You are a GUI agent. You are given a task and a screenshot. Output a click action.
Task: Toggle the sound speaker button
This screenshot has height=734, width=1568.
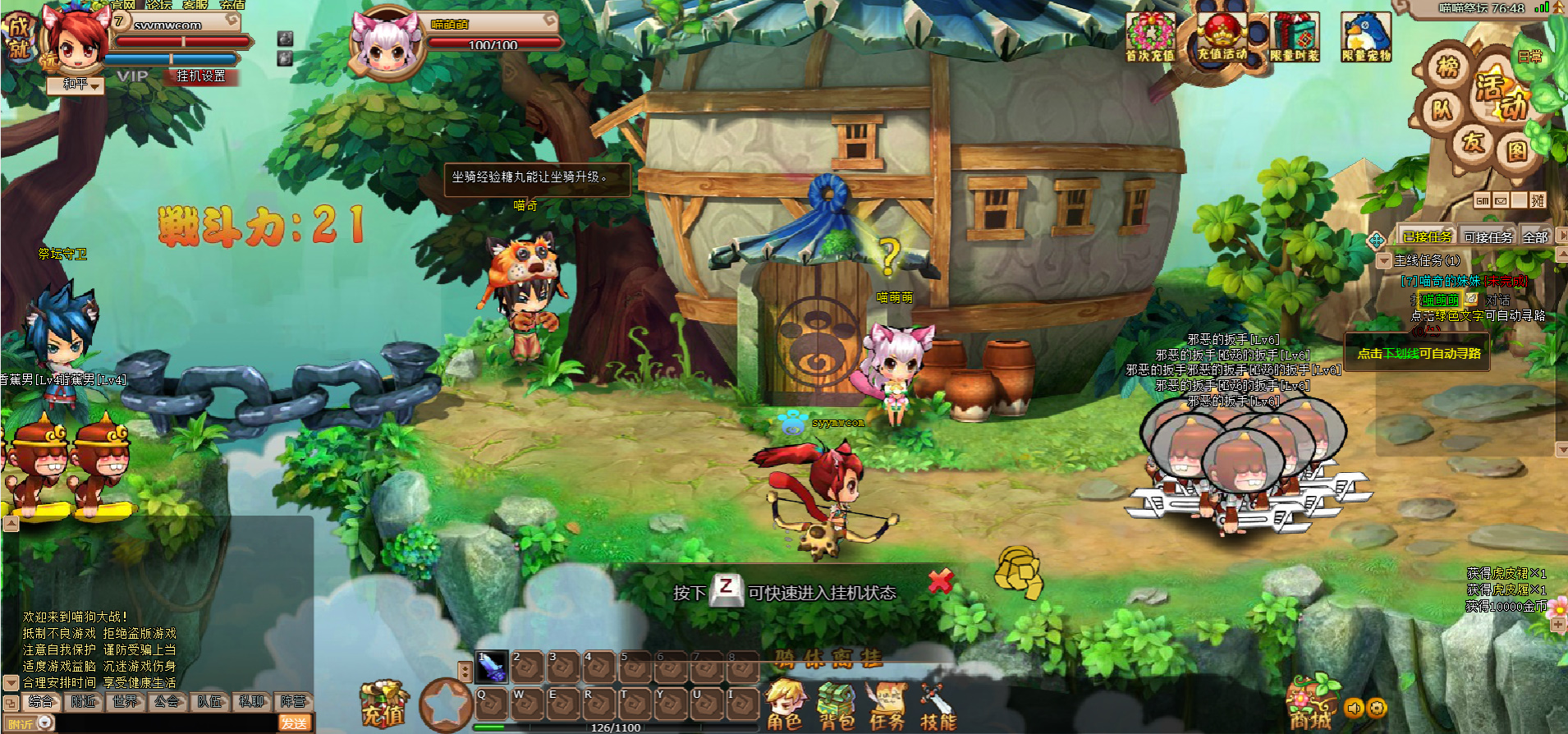pos(1354,708)
